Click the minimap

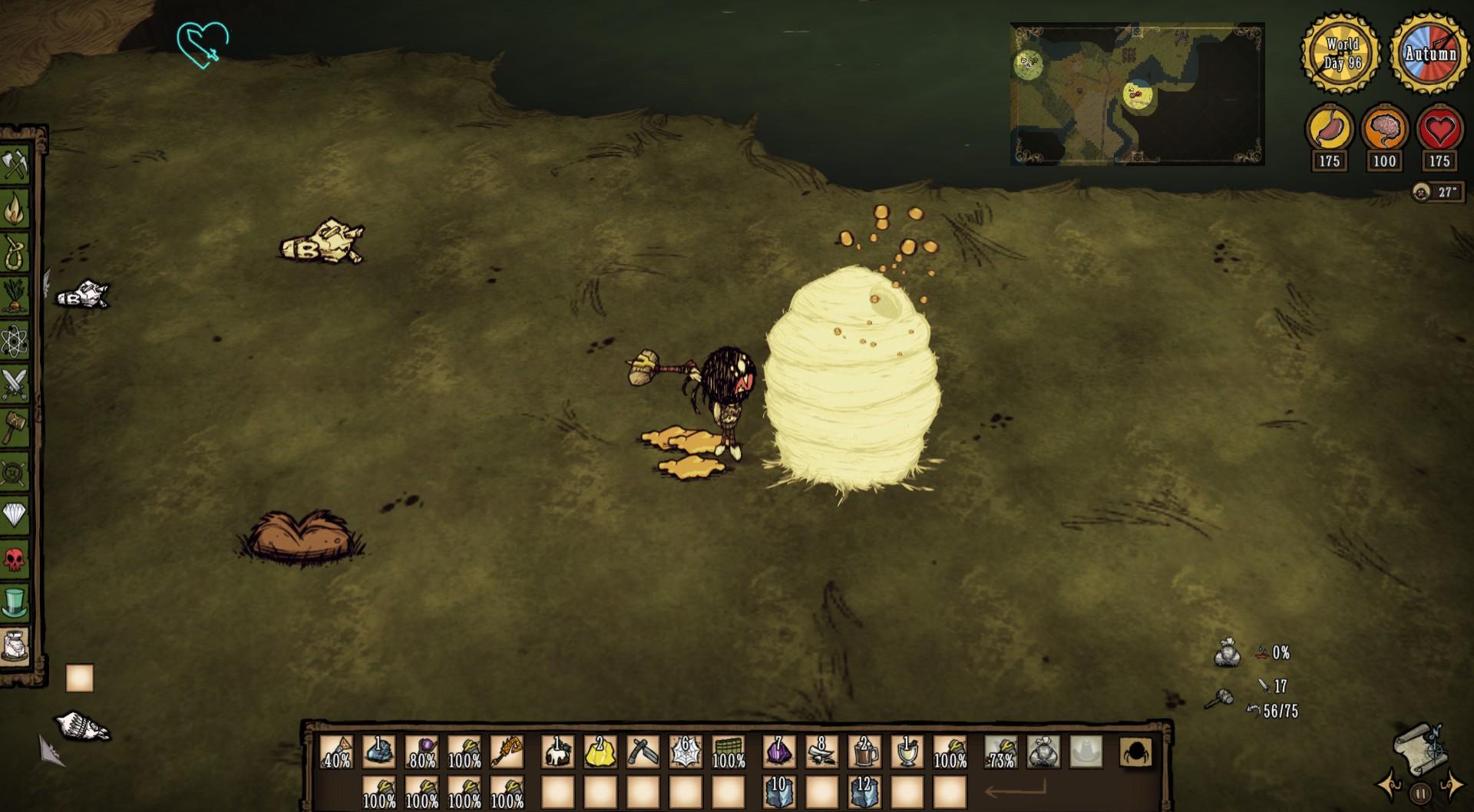tap(1137, 94)
